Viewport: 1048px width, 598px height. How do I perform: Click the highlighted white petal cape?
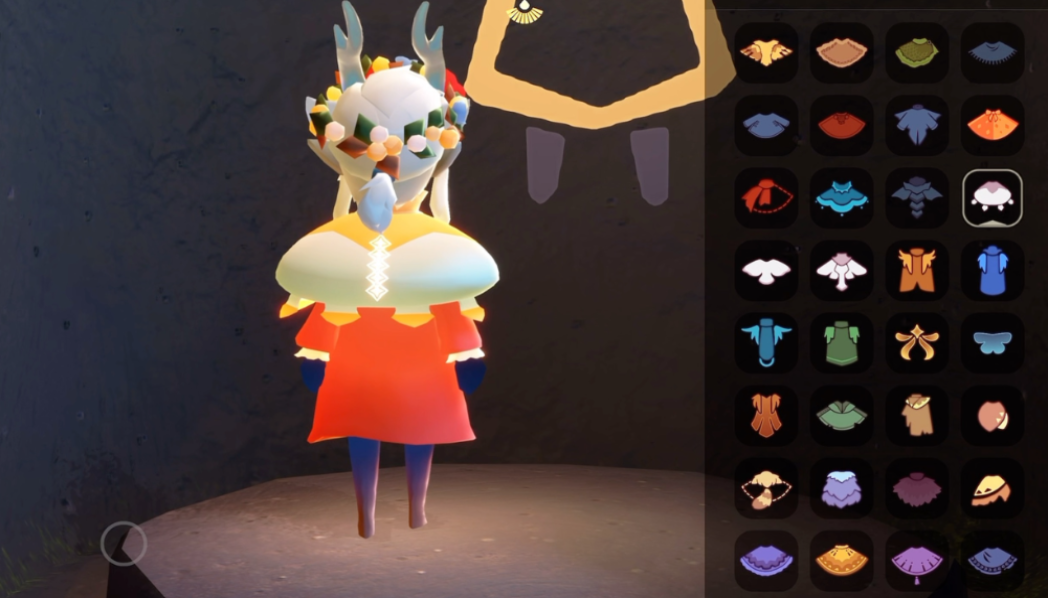coord(992,198)
